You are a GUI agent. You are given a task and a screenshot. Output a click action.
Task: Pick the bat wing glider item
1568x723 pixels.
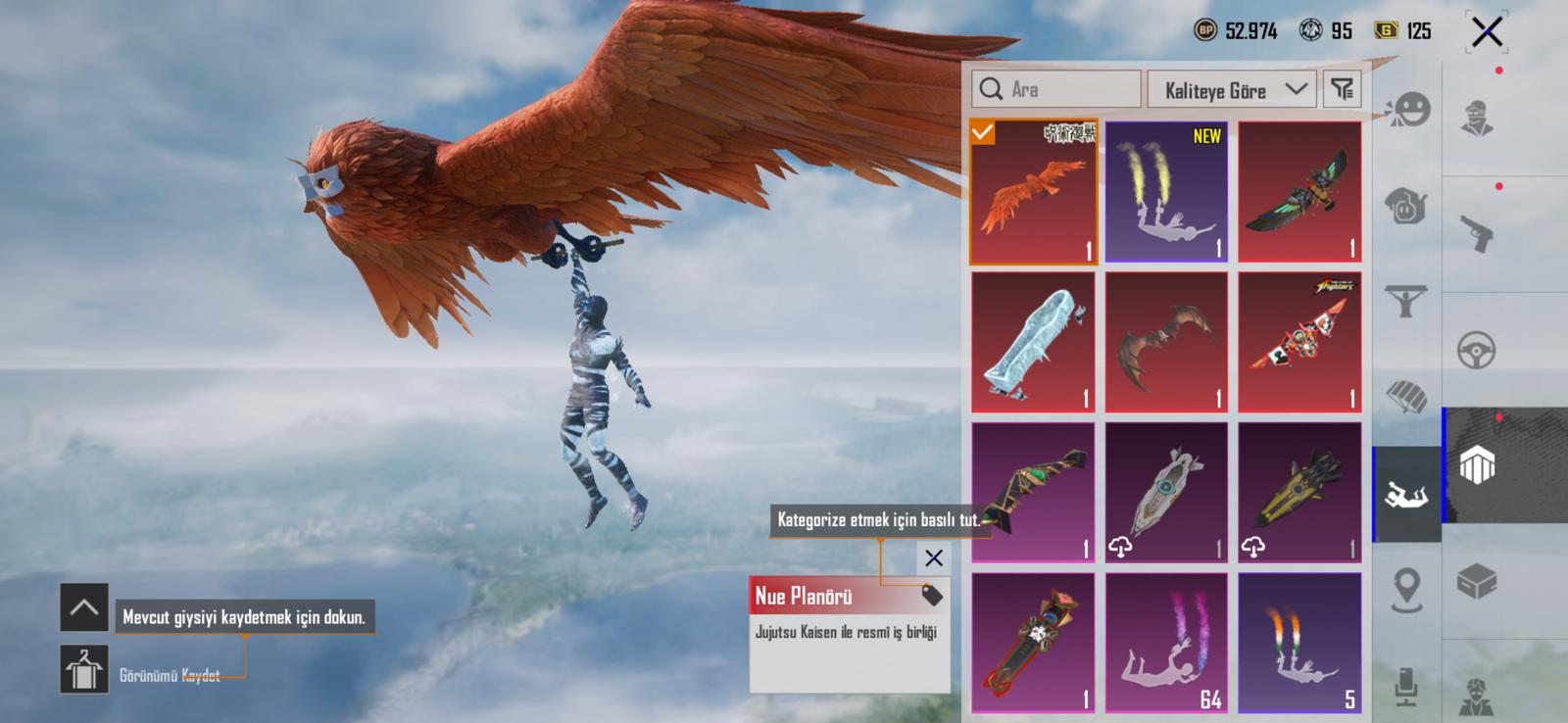tap(1166, 343)
